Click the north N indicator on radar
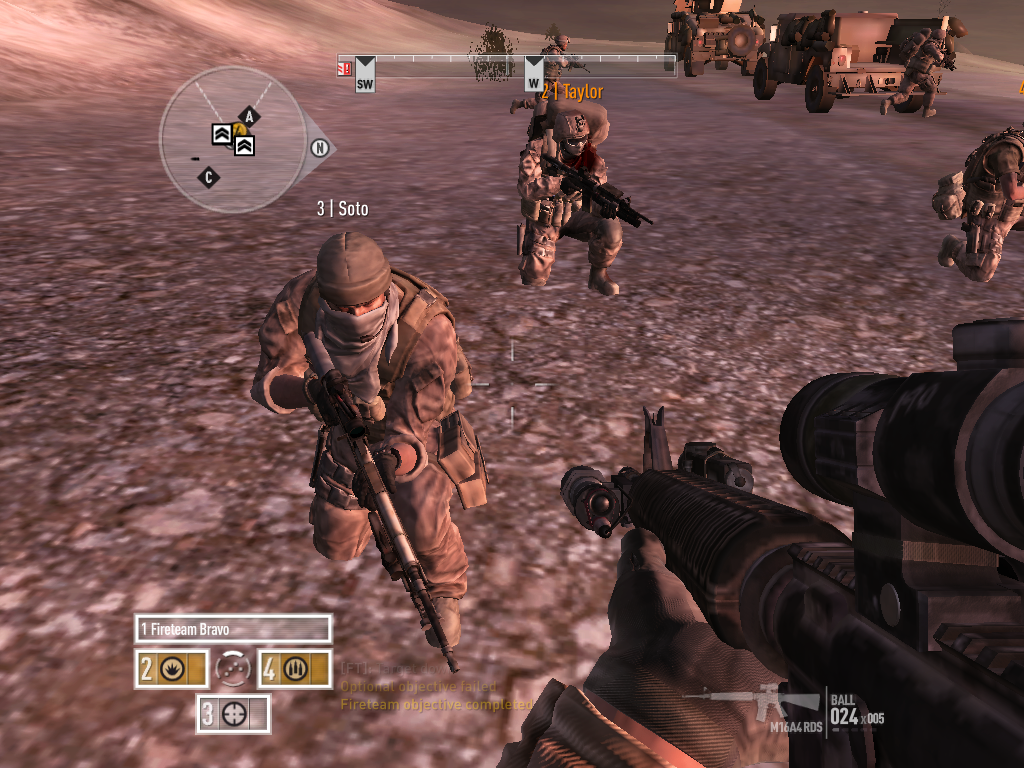This screenshot has height=768, width=1024. coord(321,149)
